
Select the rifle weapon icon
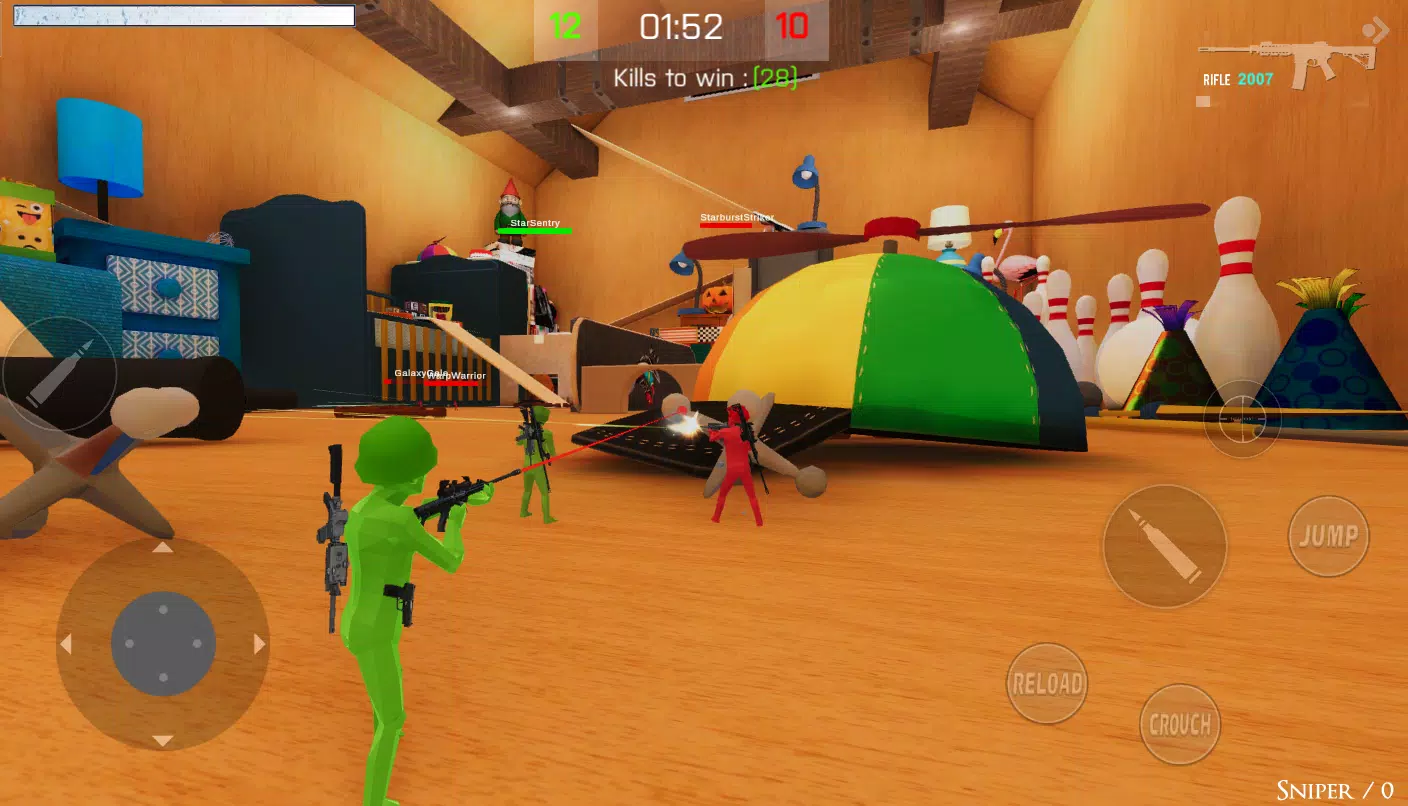coord(1285,55)
